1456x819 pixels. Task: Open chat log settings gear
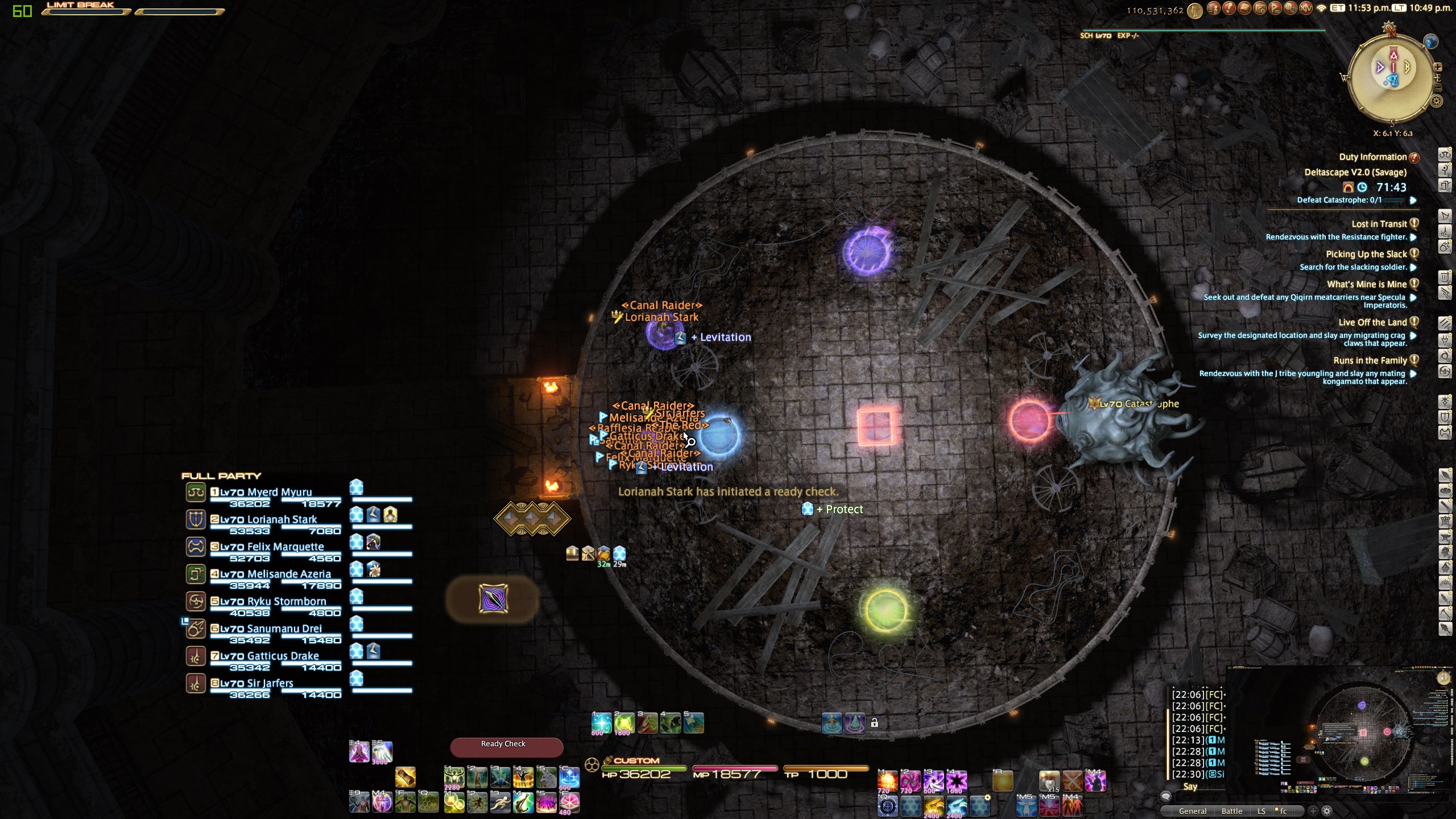coord(1327,811)
